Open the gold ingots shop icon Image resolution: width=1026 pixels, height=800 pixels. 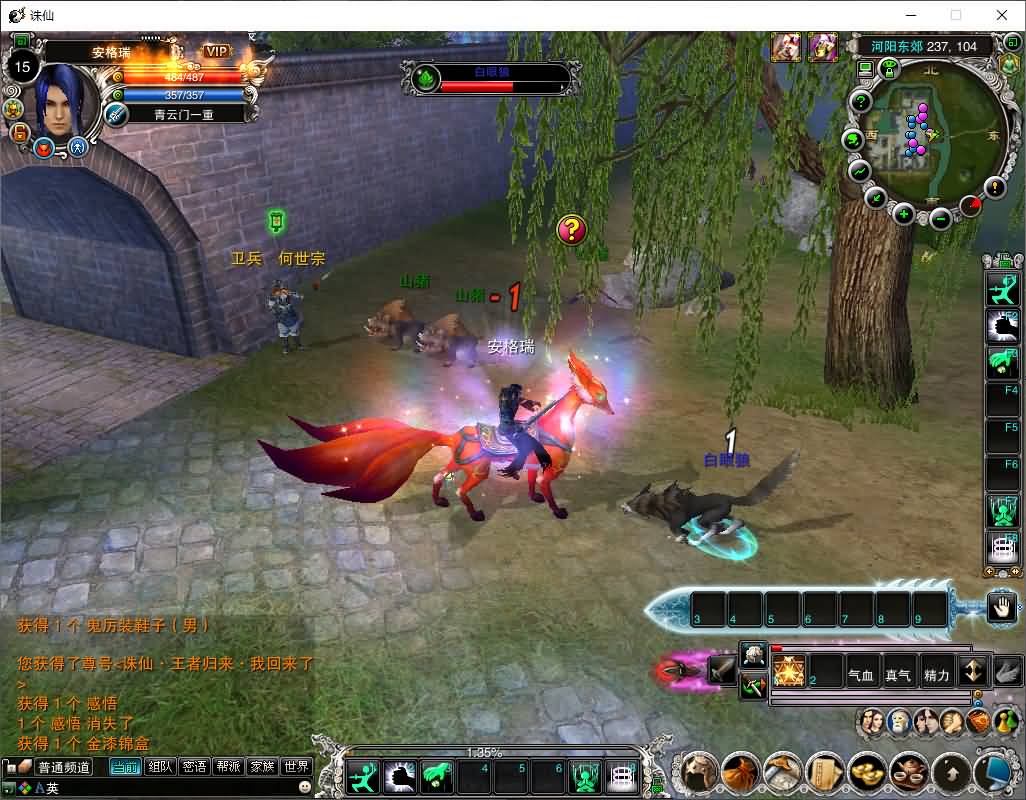coord(866,772)
